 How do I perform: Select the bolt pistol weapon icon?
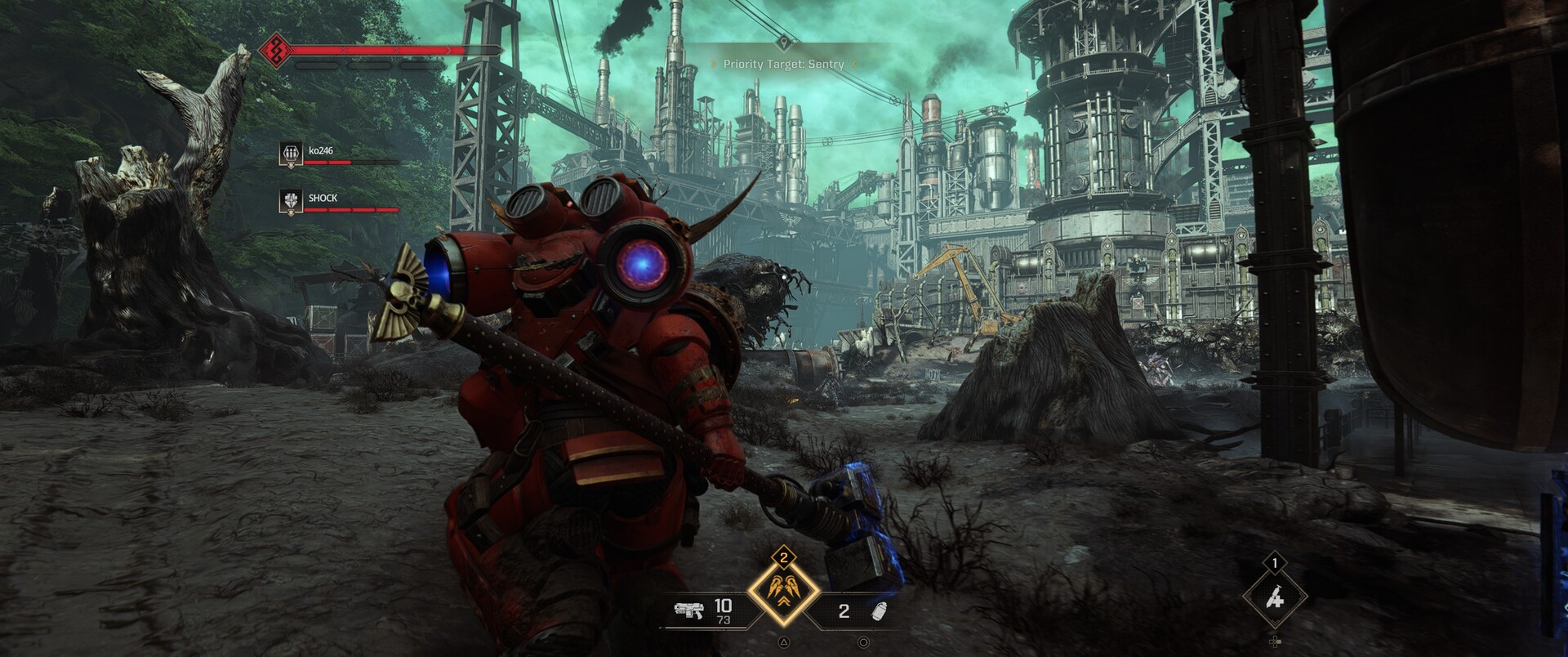[688, 610]
